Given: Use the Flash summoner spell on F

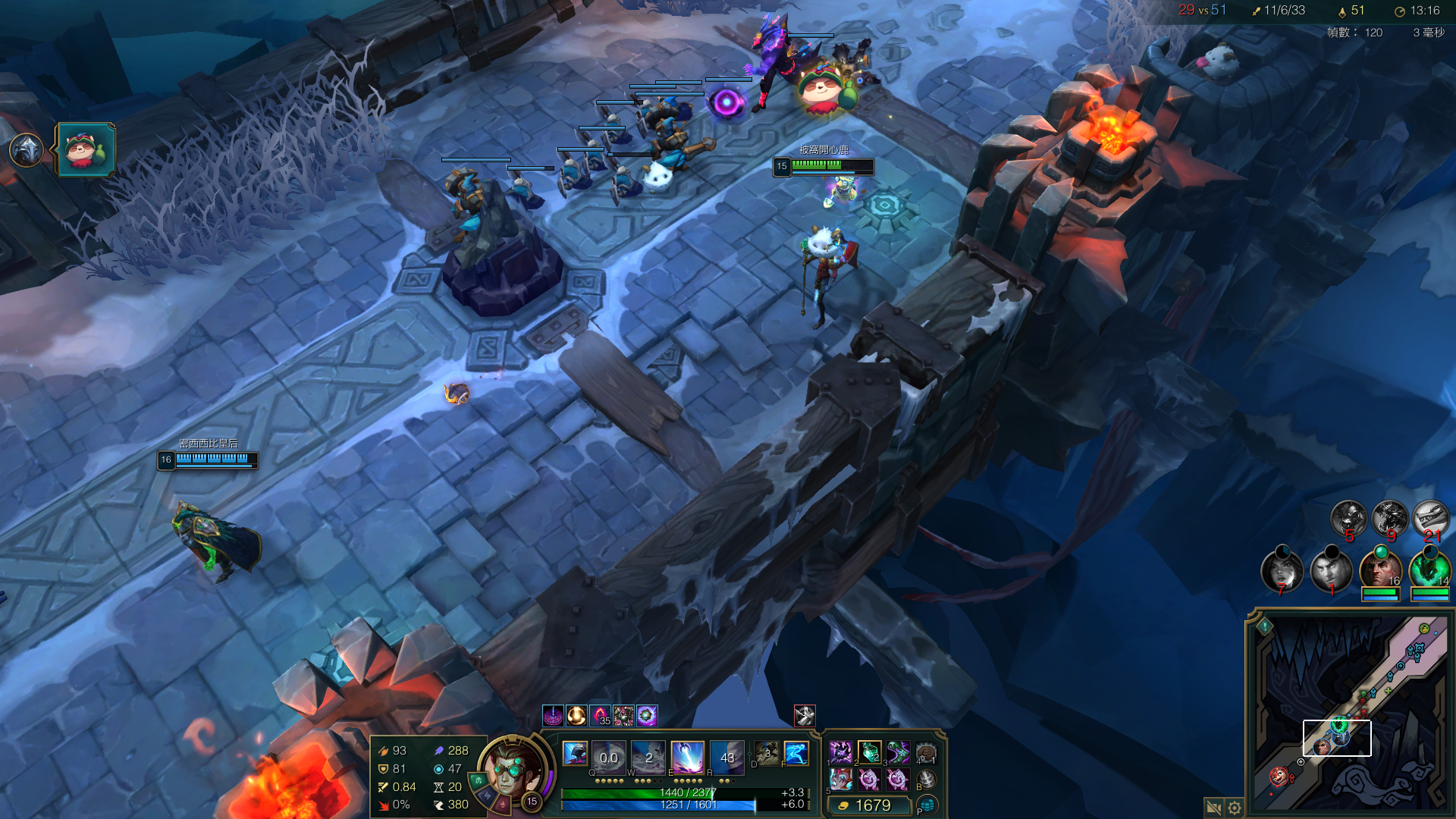Looking at the screenshot, I should pyautogui.click(x=795, y=753).
